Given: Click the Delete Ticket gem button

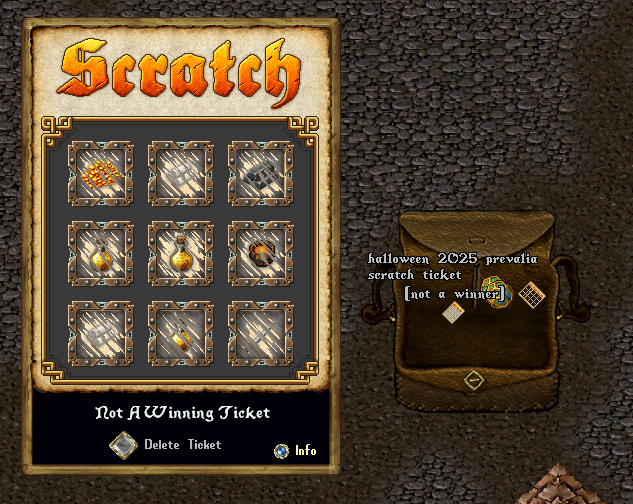Looking at the screenshot, I should pyautogui.click(x=123, y=445).
